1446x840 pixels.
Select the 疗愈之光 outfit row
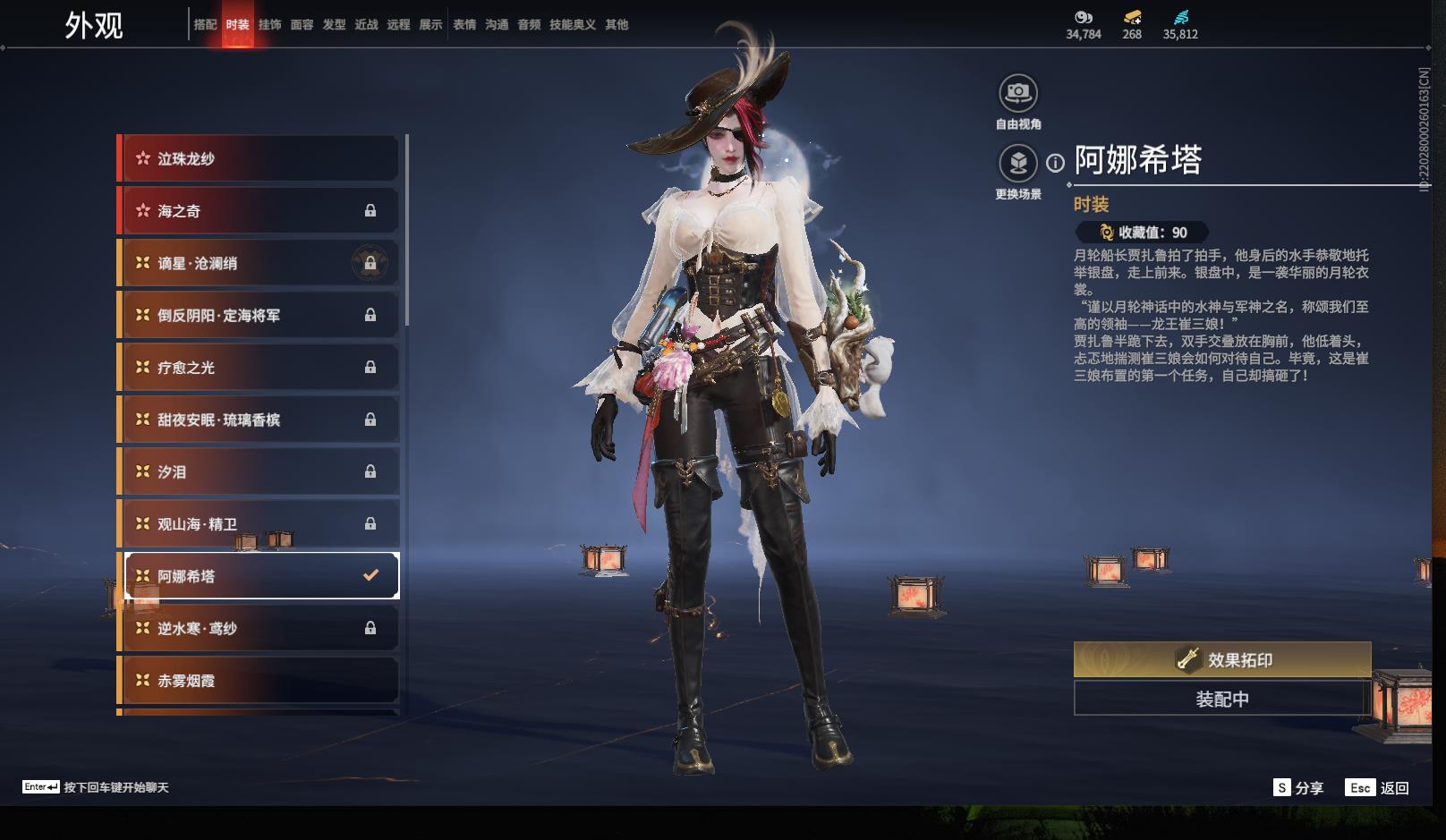tap(259, 368)
